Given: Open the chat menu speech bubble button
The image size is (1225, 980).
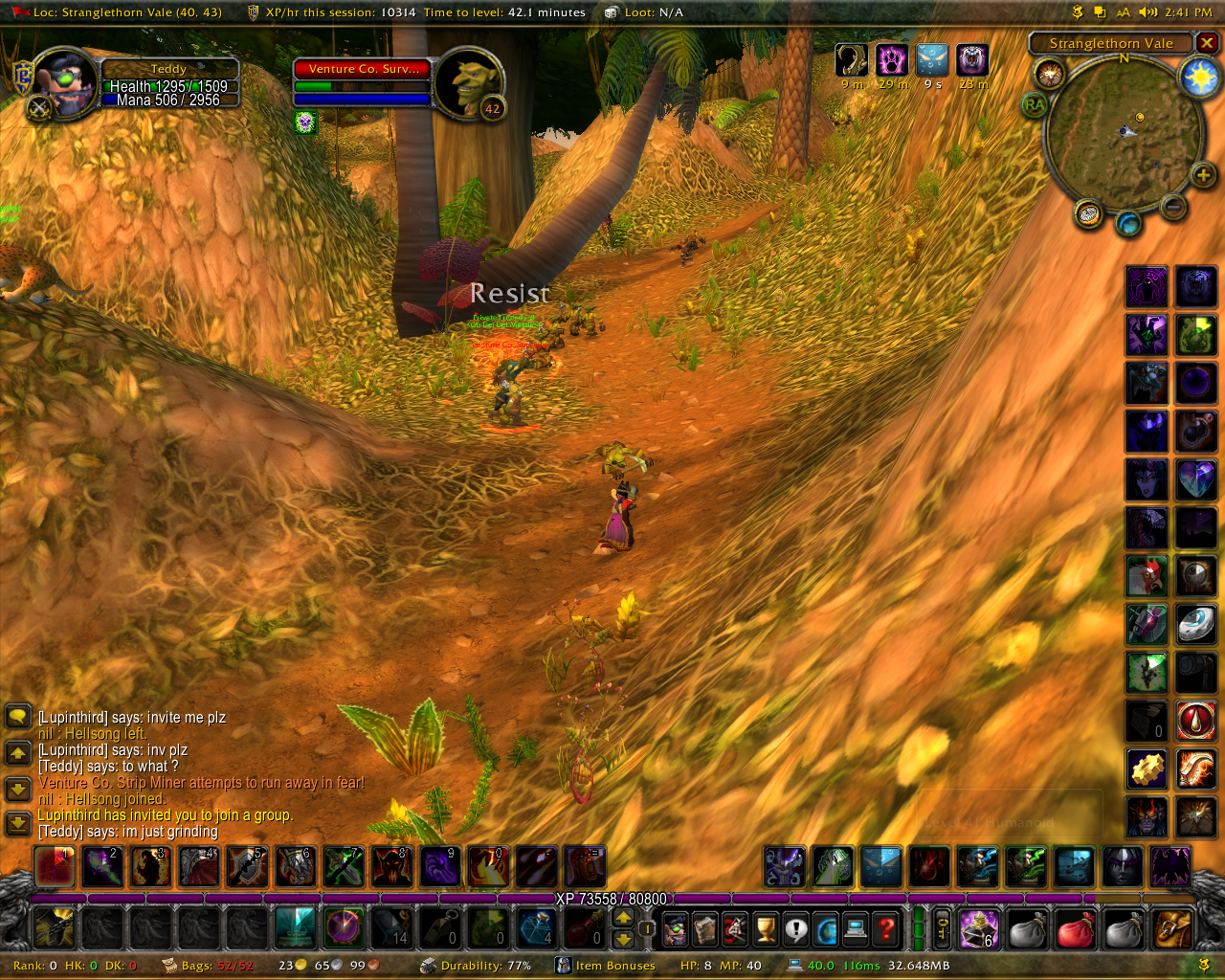Looking at the screenshot, I should 18,716.
